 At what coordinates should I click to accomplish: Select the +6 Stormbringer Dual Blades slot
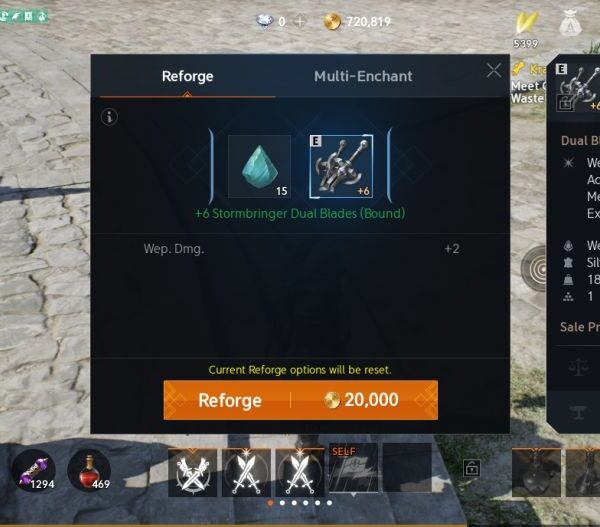point(341,166)
